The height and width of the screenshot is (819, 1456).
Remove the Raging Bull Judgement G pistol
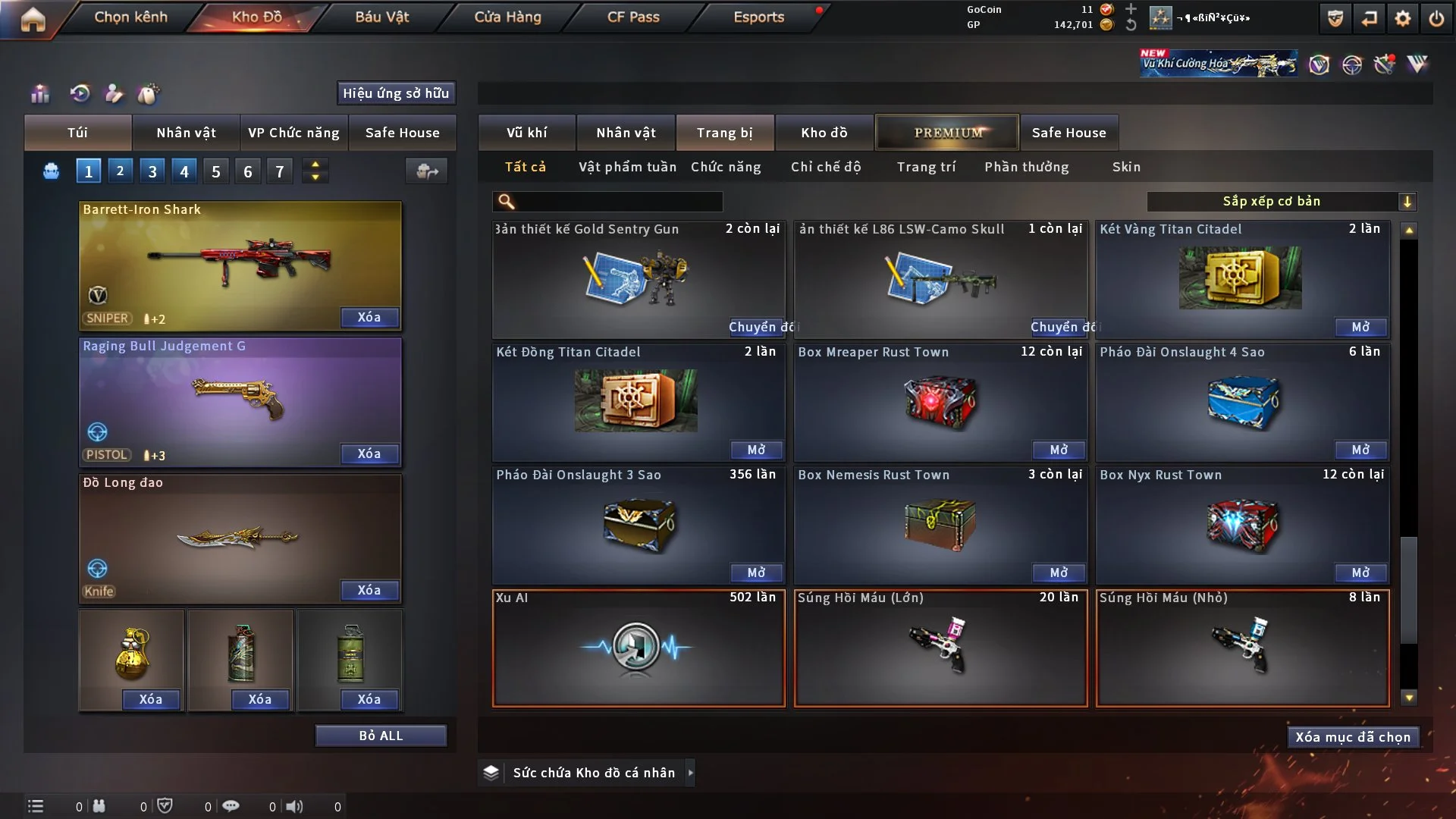(x=369, y=453)
